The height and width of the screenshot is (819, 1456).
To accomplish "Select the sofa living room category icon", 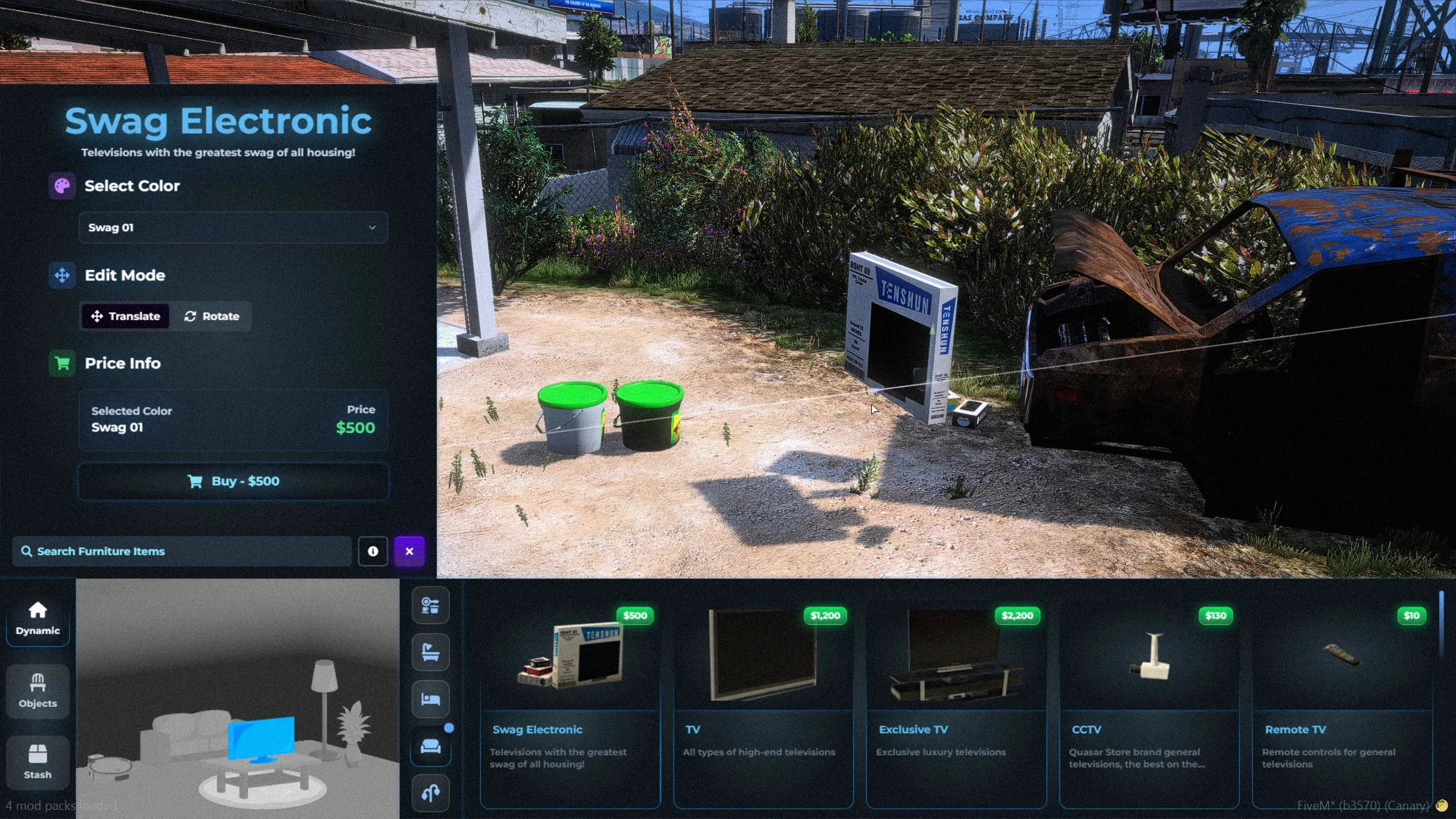I will (x=431, y=746).
